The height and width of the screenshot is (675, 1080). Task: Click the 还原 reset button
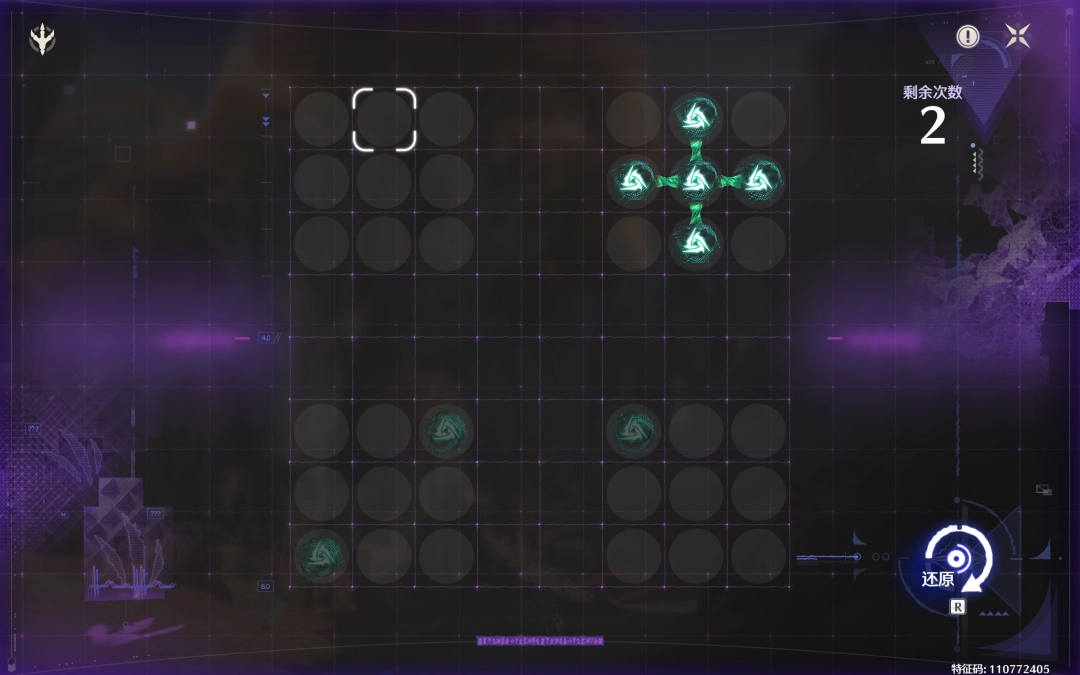tap(957, 560)
